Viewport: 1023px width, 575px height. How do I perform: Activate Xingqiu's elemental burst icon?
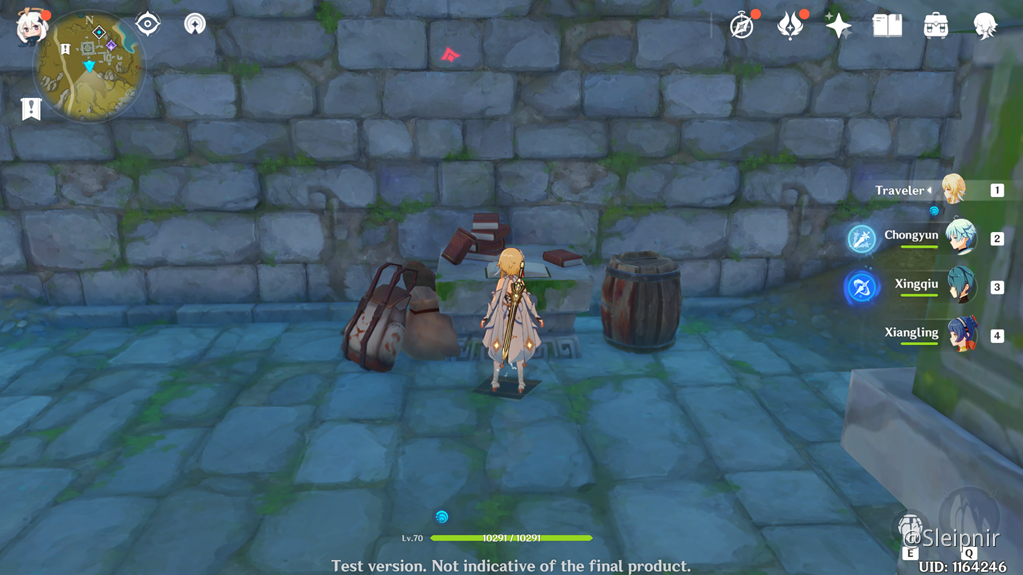pyautogui.click(x=861, y=288)
